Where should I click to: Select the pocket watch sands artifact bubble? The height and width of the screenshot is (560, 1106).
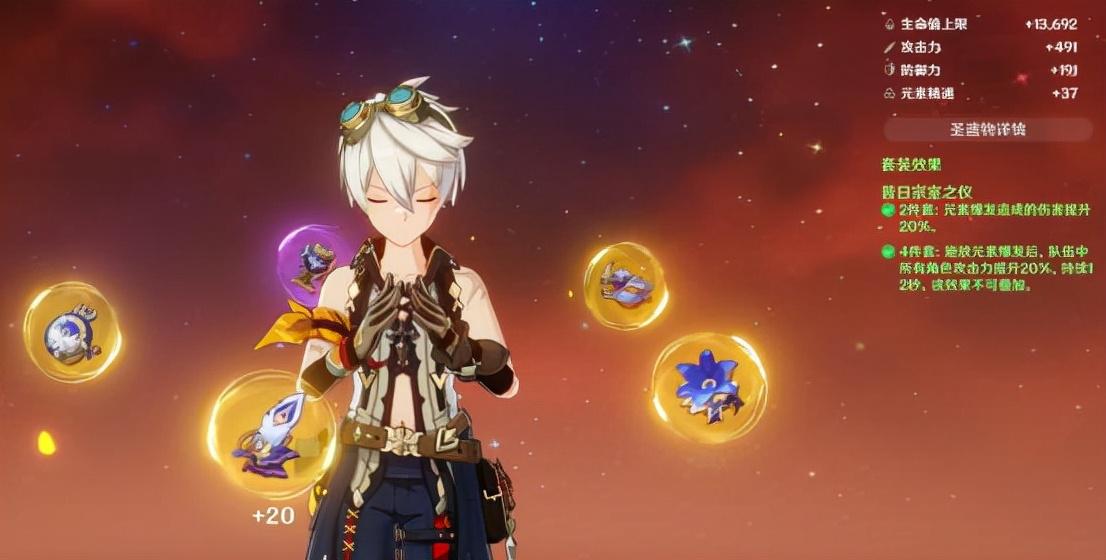(72, 331)
